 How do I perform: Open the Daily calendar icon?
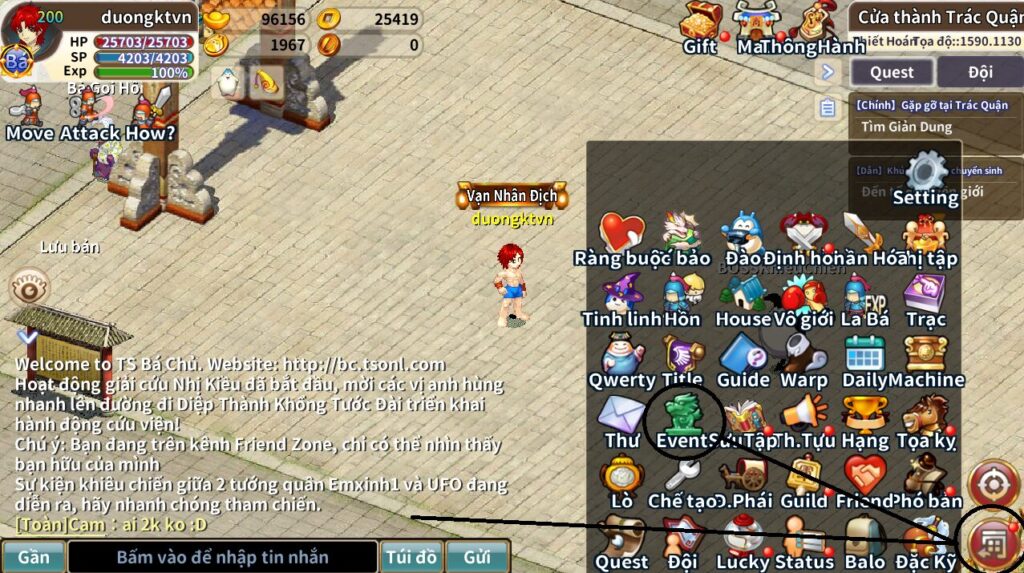pyautogui.click(x=864, y=358)
